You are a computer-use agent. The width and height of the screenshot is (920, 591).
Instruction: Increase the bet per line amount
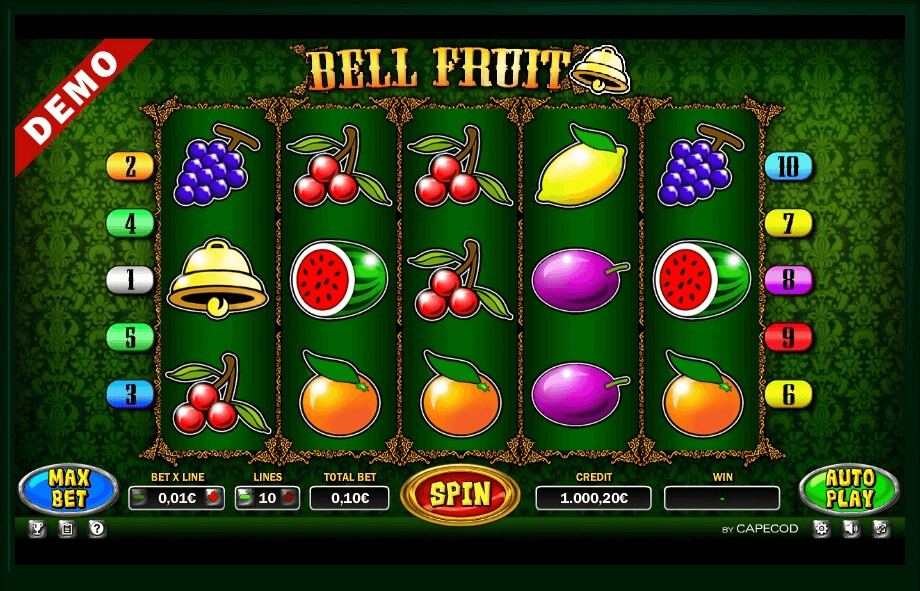(x=212, y=497)
